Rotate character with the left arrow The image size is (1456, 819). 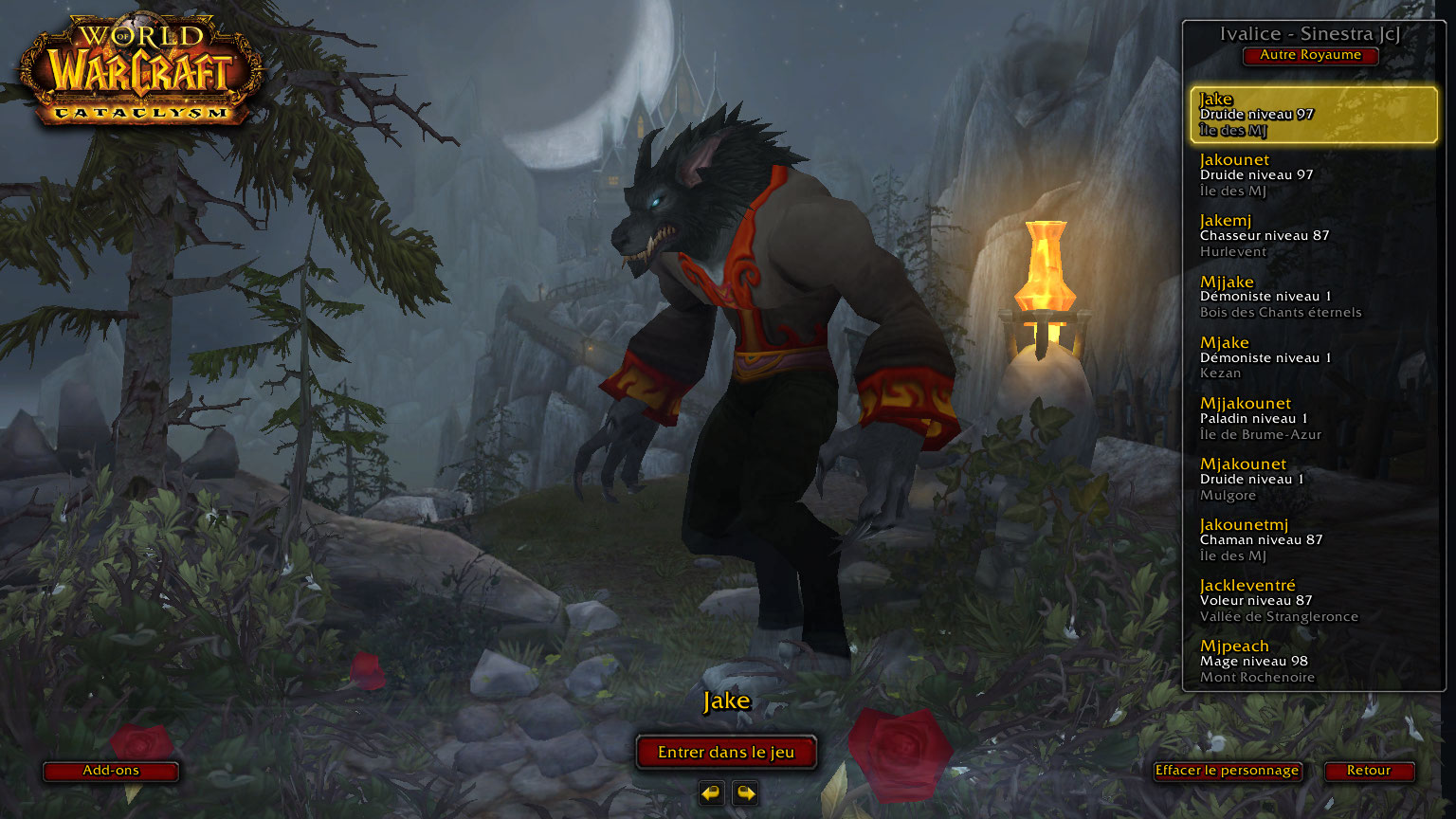pos(711,792)
